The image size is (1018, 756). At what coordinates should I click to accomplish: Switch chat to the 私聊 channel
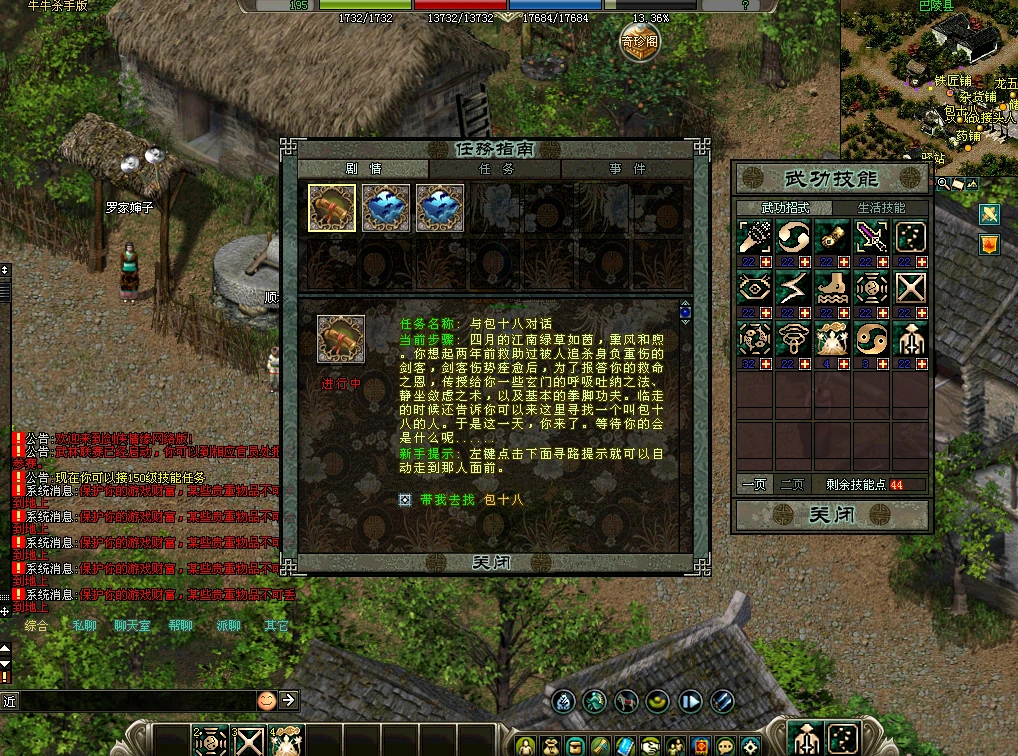(x=84, y=626)
